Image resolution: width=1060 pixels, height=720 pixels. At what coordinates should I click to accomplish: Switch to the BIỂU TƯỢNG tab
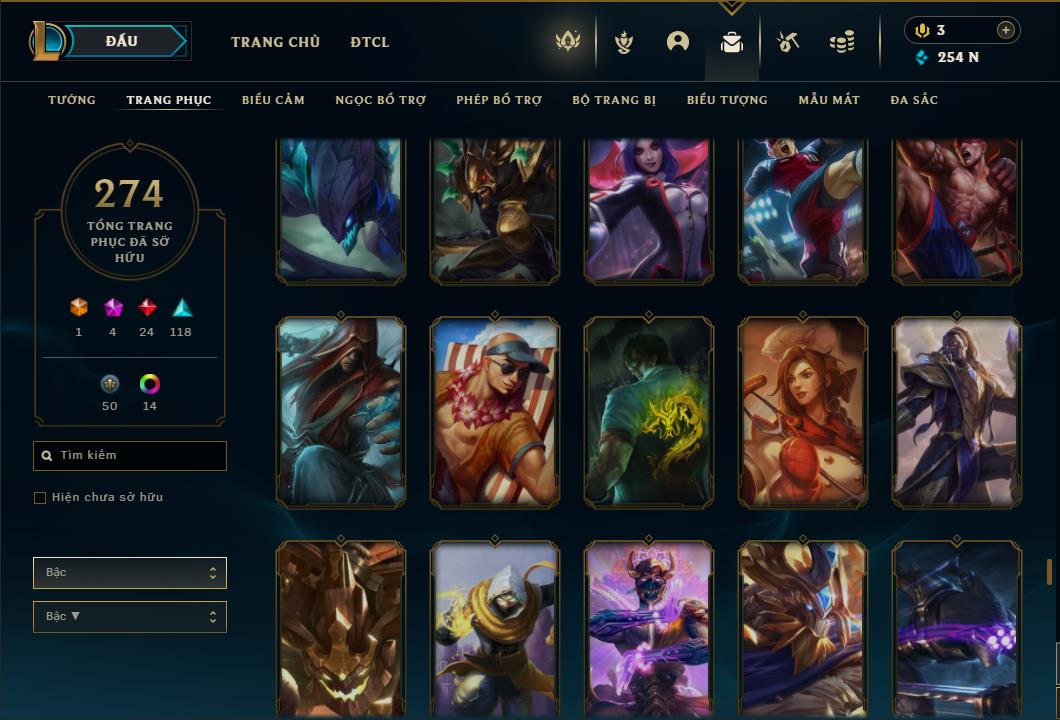pos(727,100)
